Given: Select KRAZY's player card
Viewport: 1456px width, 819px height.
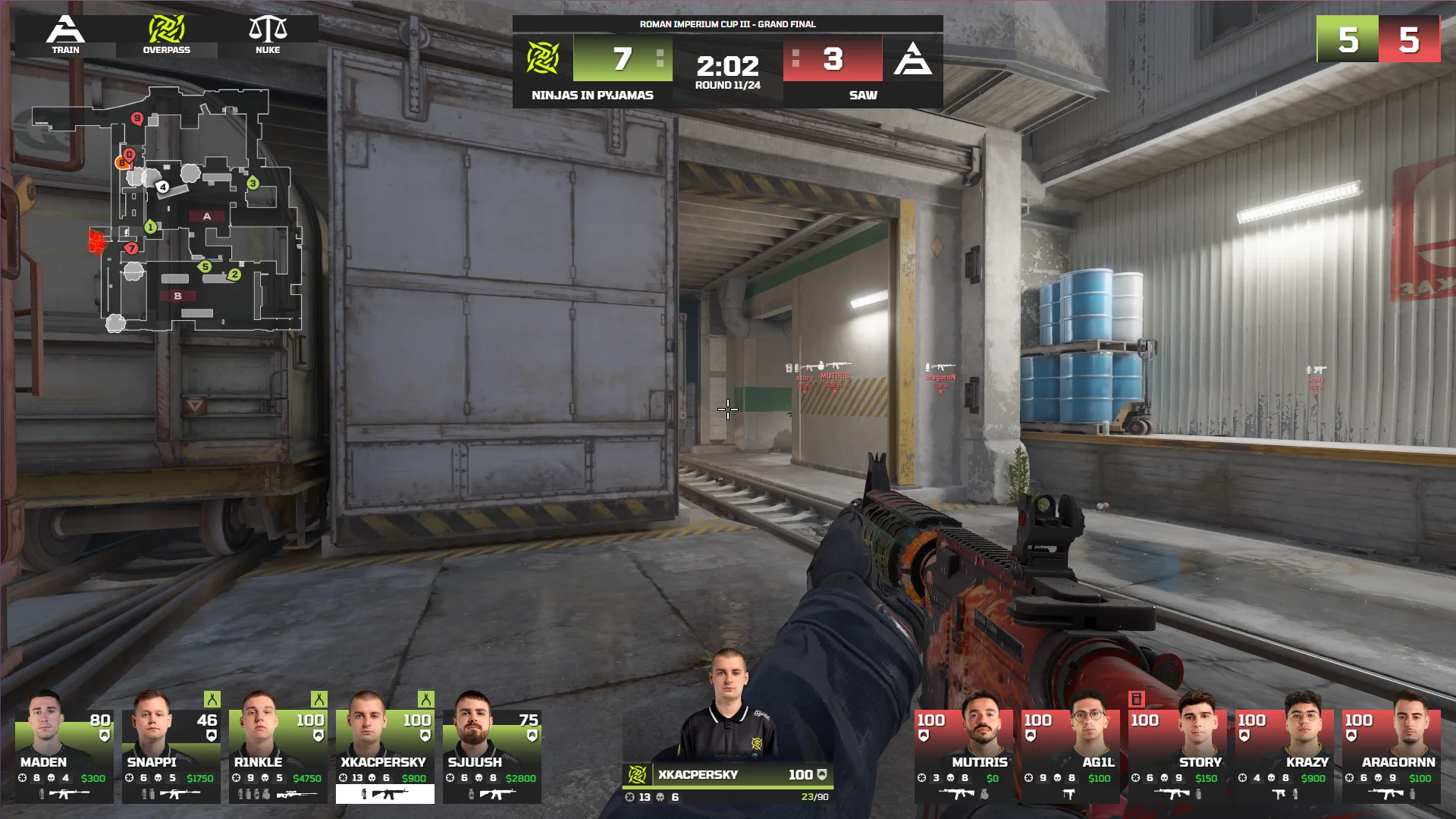Looking at the screenshot, I should (1284, 748).
